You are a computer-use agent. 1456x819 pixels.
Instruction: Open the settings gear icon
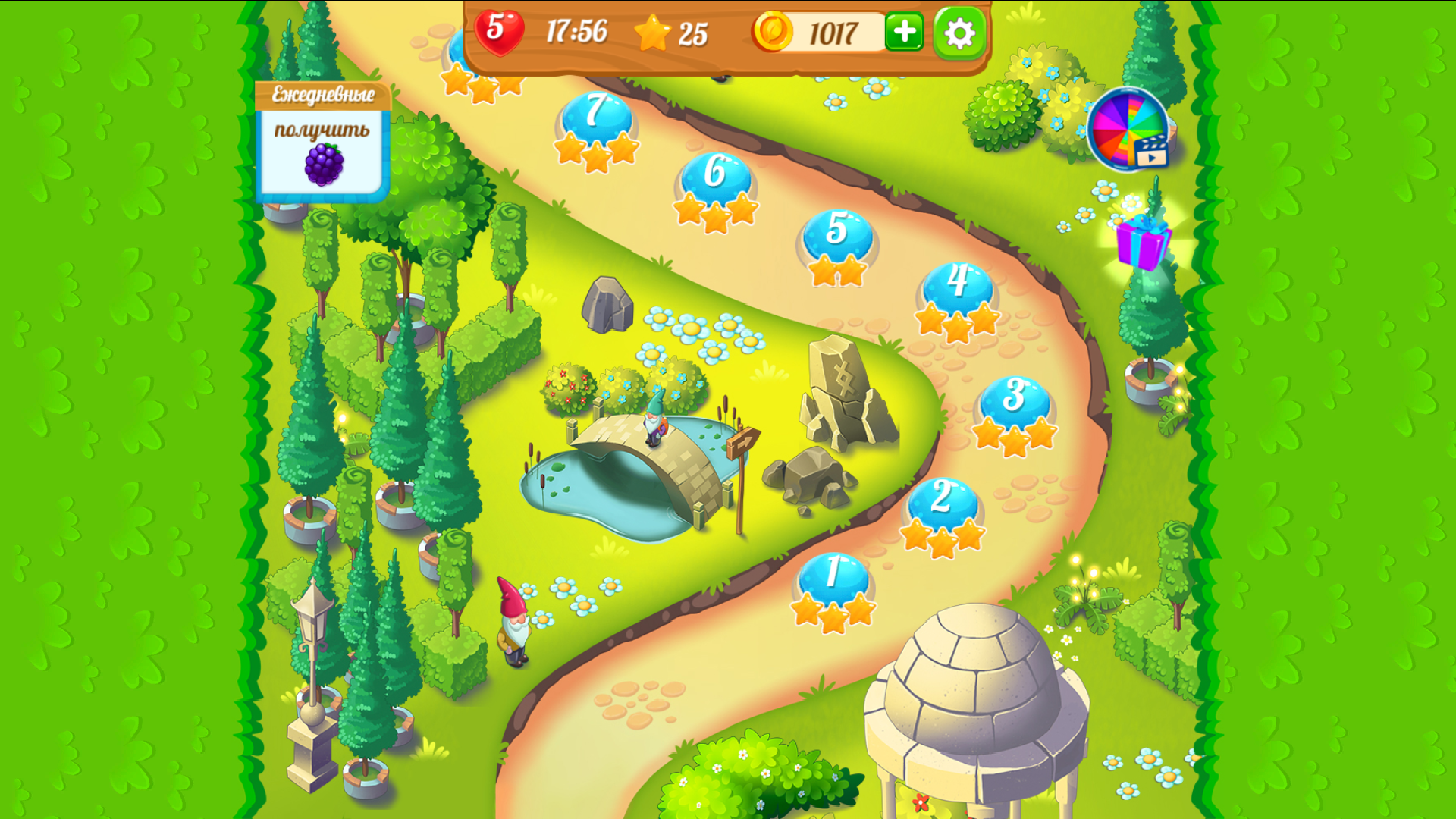[959, 33]
